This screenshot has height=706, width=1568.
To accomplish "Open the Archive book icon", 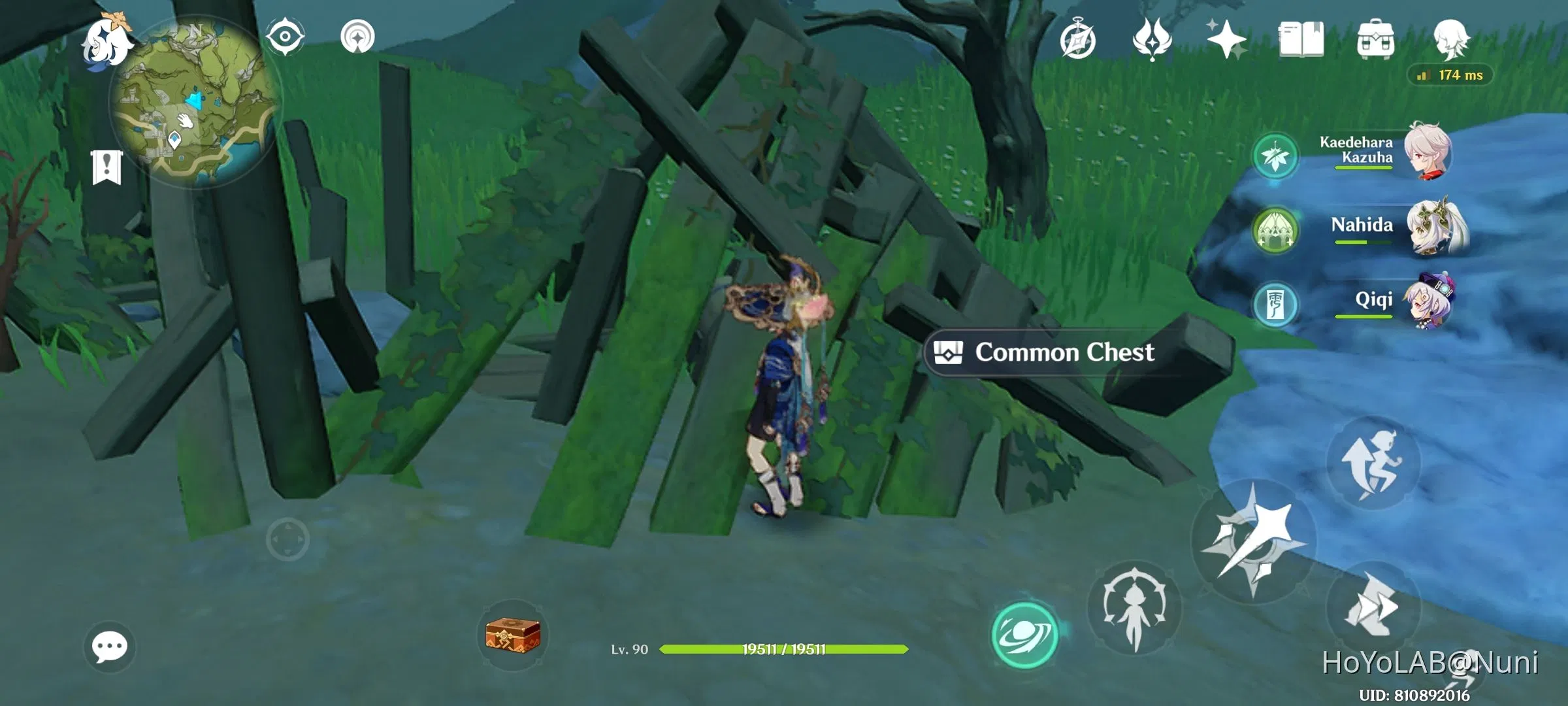I will (x=1302, y=39).
